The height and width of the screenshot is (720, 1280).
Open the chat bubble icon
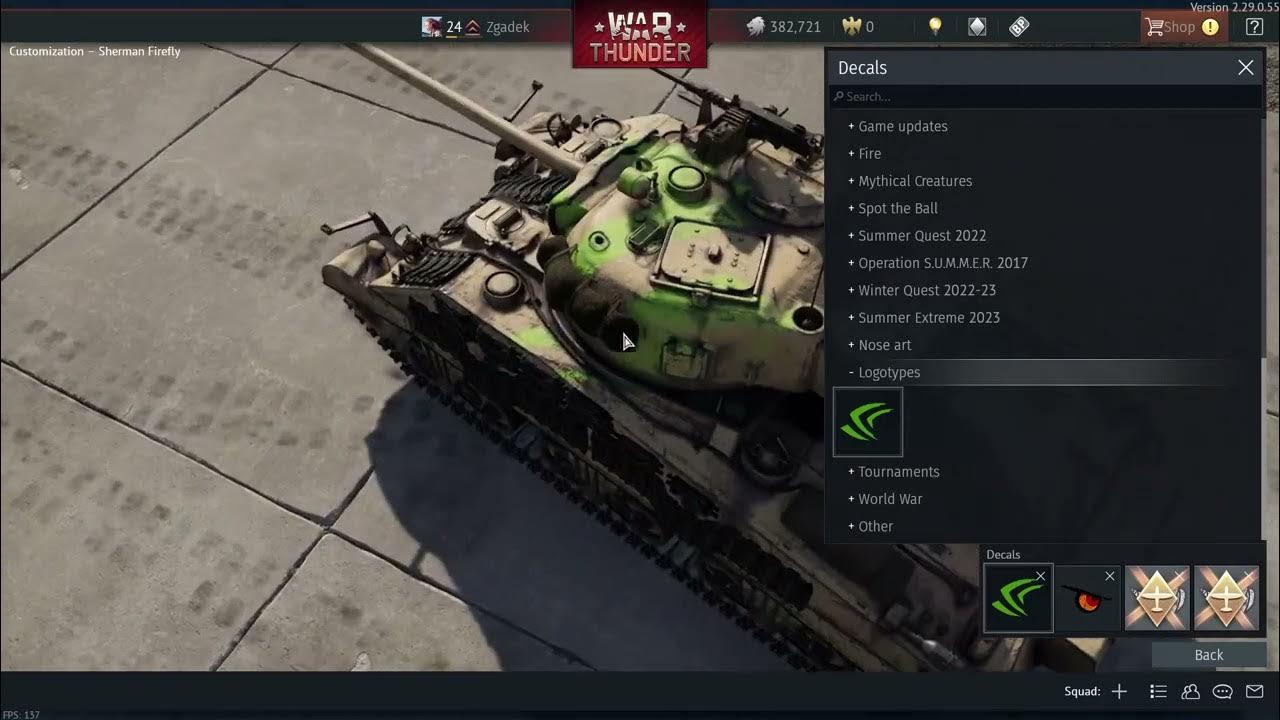coord(1222,691)
